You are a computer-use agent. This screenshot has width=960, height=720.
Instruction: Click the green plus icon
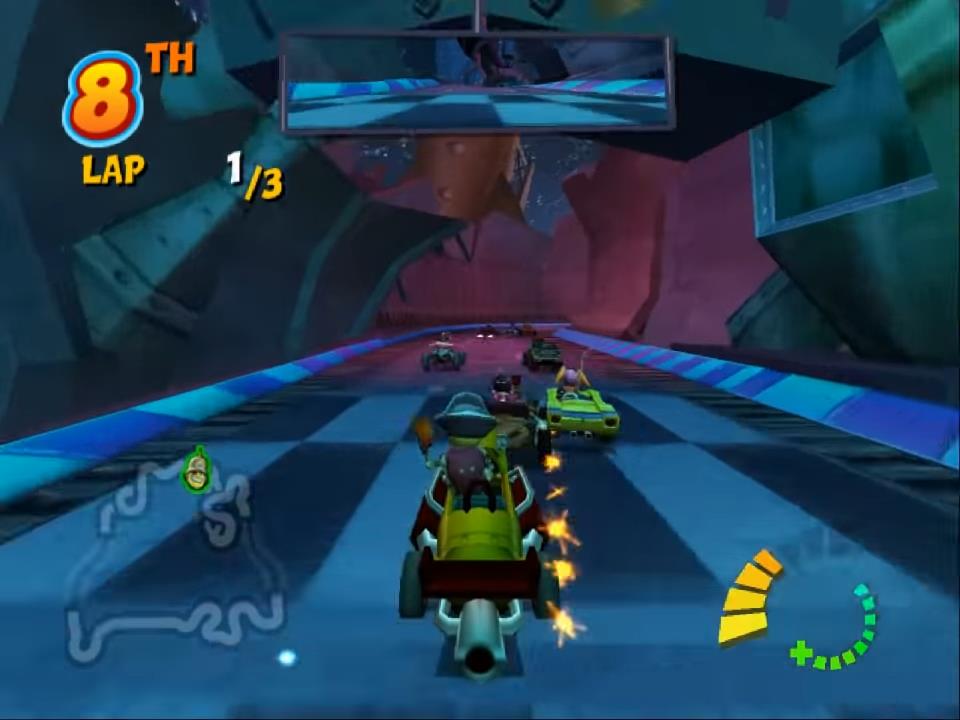(x=800, y=653)
